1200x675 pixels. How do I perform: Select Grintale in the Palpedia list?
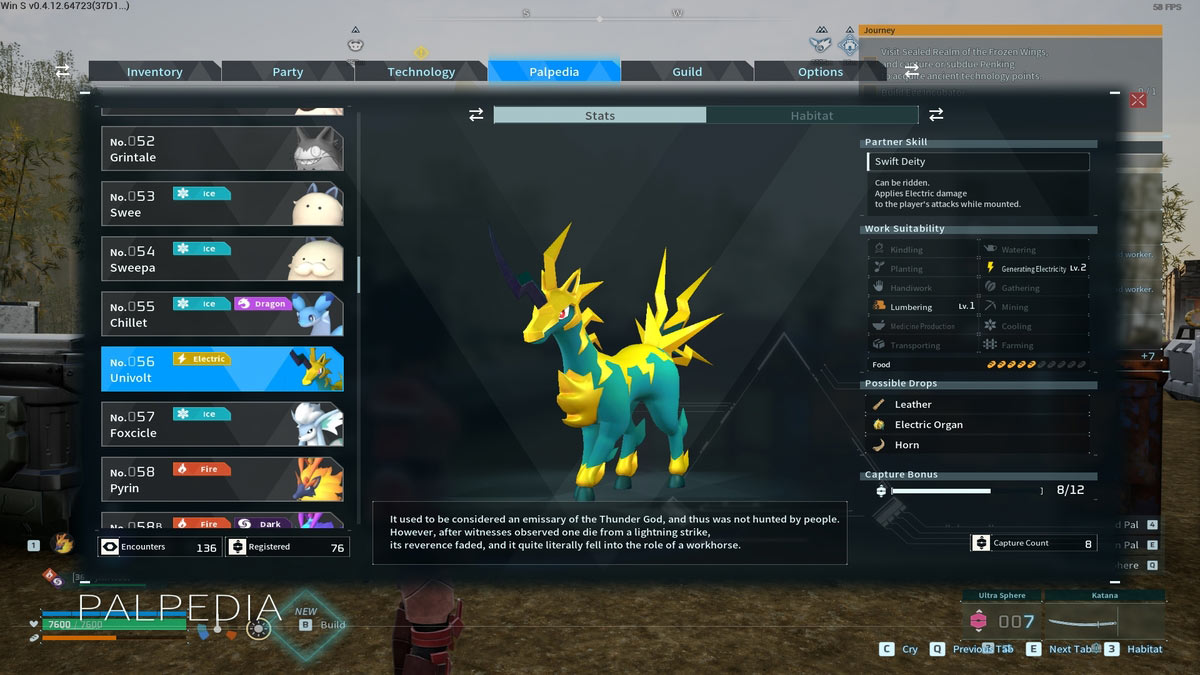point(222,149)
